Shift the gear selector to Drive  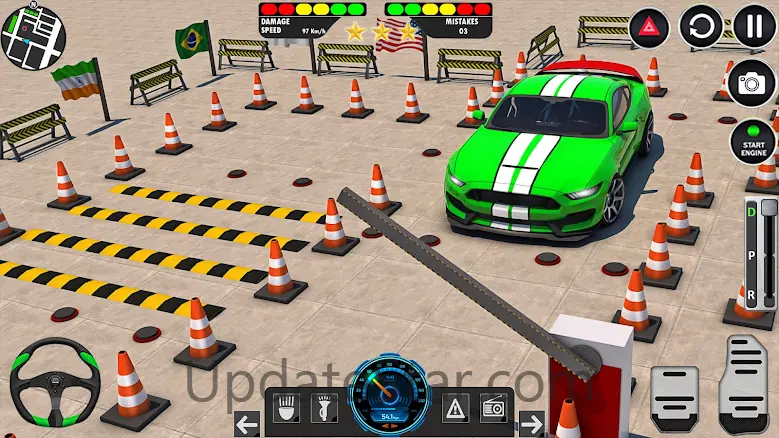click(750, 211)
